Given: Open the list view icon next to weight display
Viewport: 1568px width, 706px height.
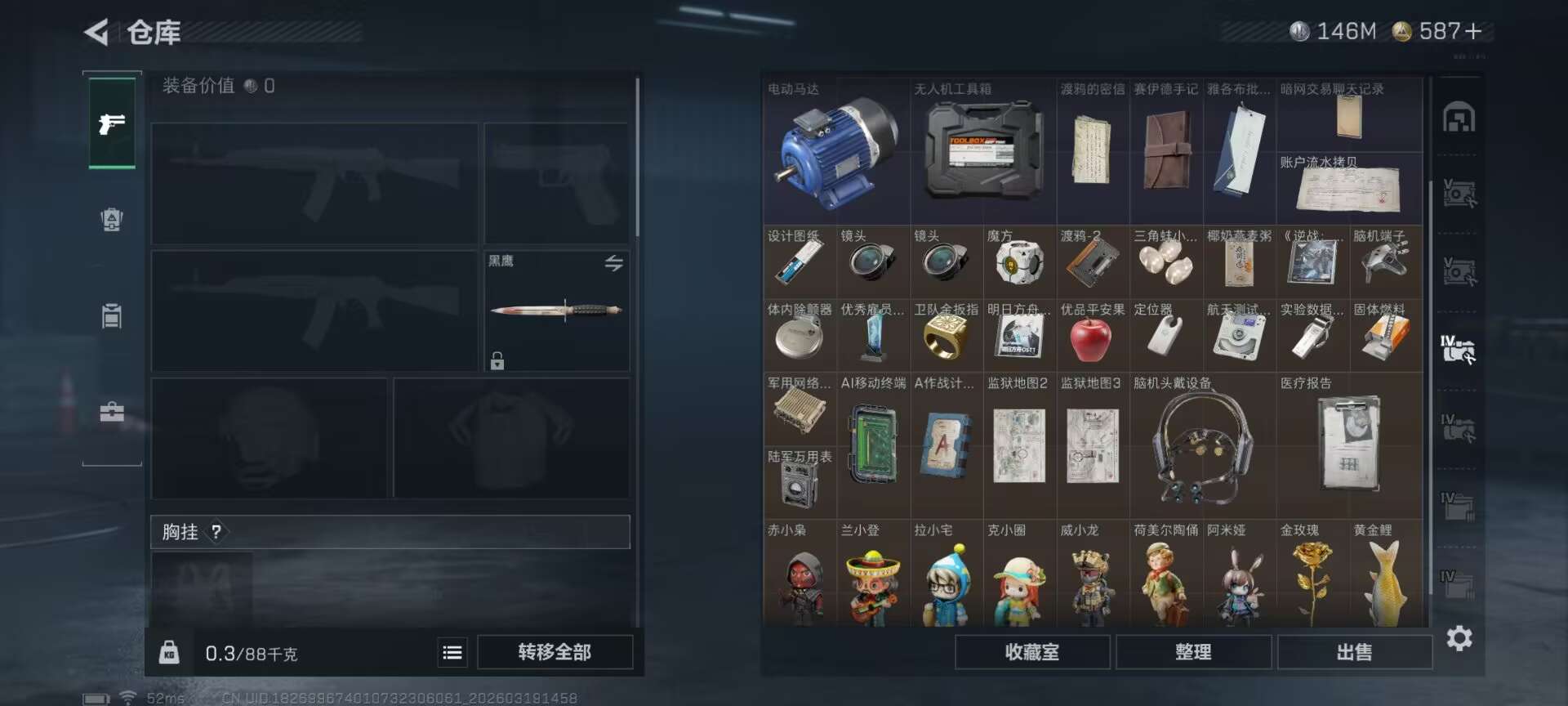Looking at the screenshot, I should click(452, 652).
